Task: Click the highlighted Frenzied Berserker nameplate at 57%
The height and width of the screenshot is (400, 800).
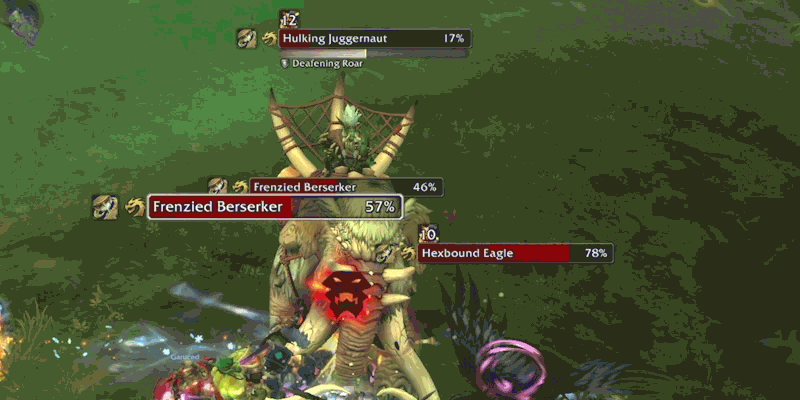Action: coord(275,207)
